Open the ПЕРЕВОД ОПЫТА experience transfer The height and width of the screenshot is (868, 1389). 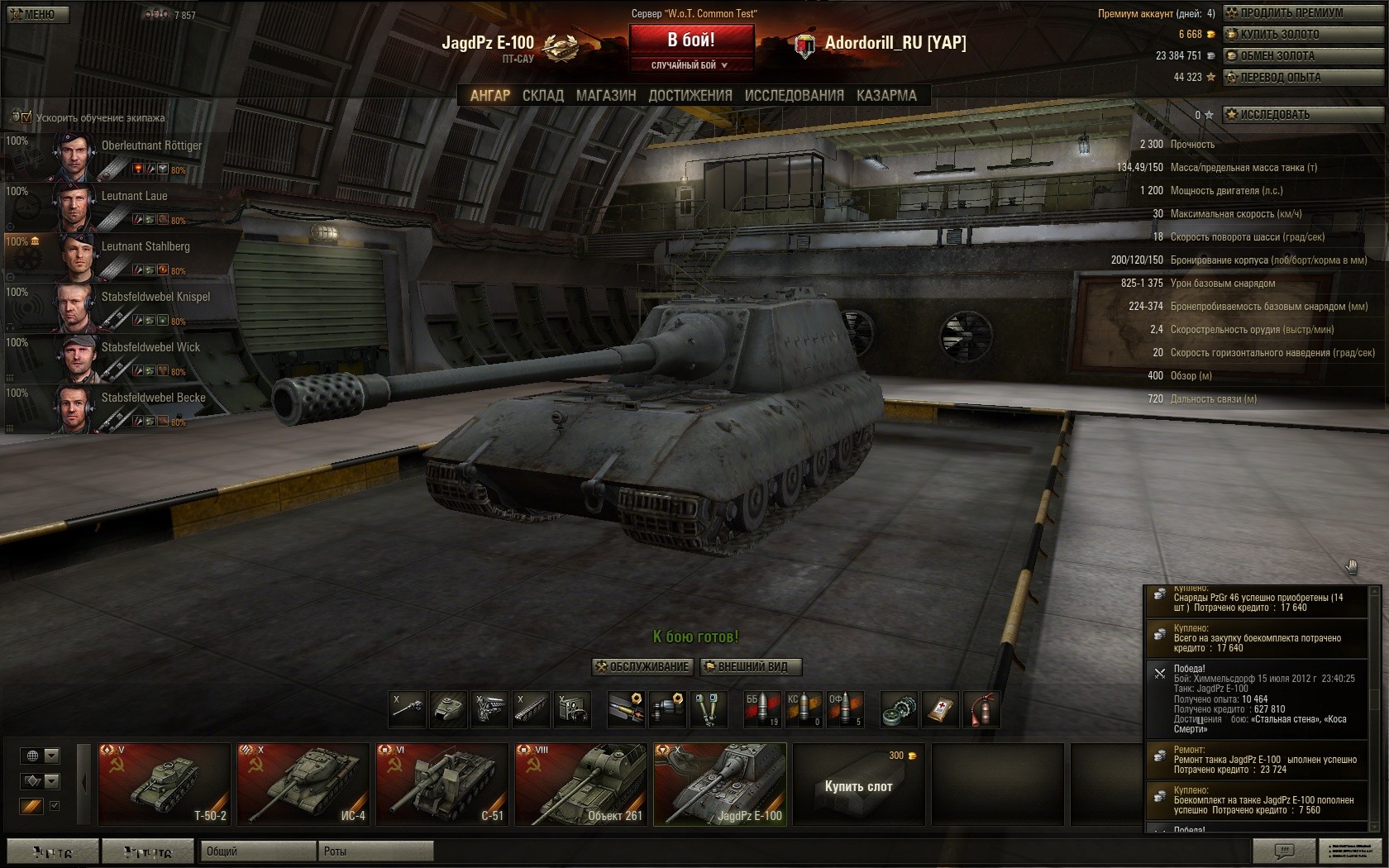[x=1302, y=78]
